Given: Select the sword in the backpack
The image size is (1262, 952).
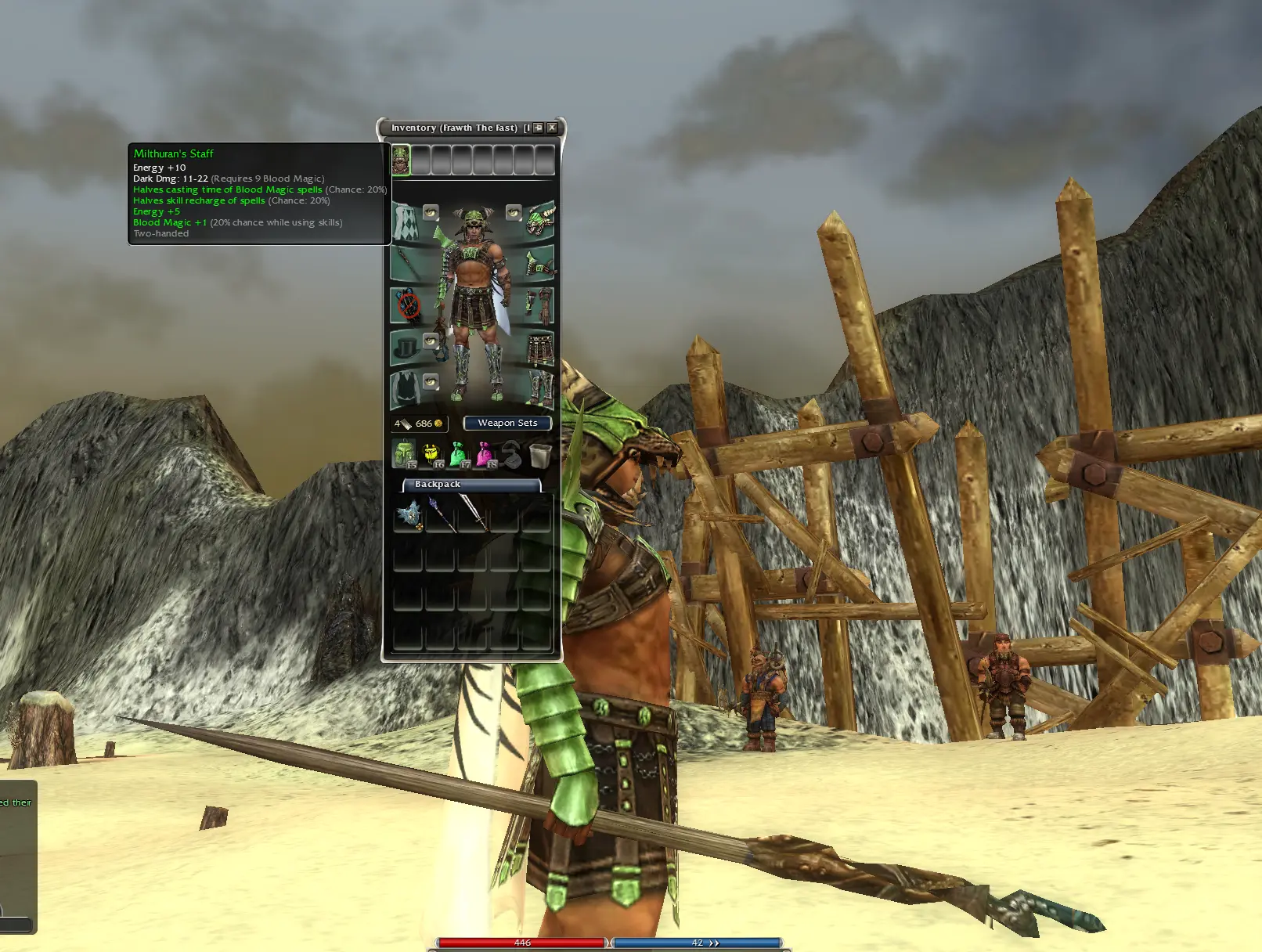Looking at the screenshot, I should coord(473,514).
